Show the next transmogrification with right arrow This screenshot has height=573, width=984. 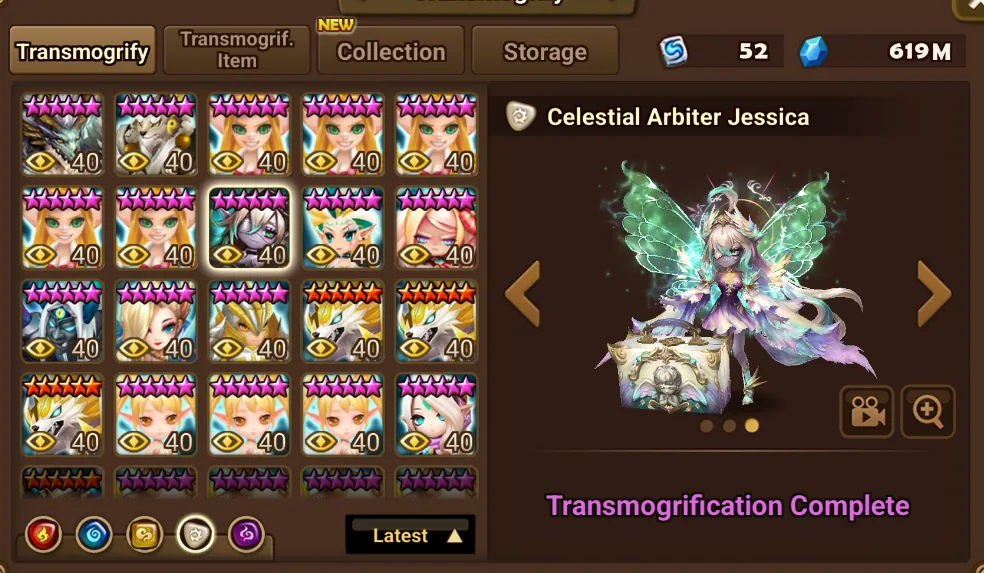click(934, 293)
